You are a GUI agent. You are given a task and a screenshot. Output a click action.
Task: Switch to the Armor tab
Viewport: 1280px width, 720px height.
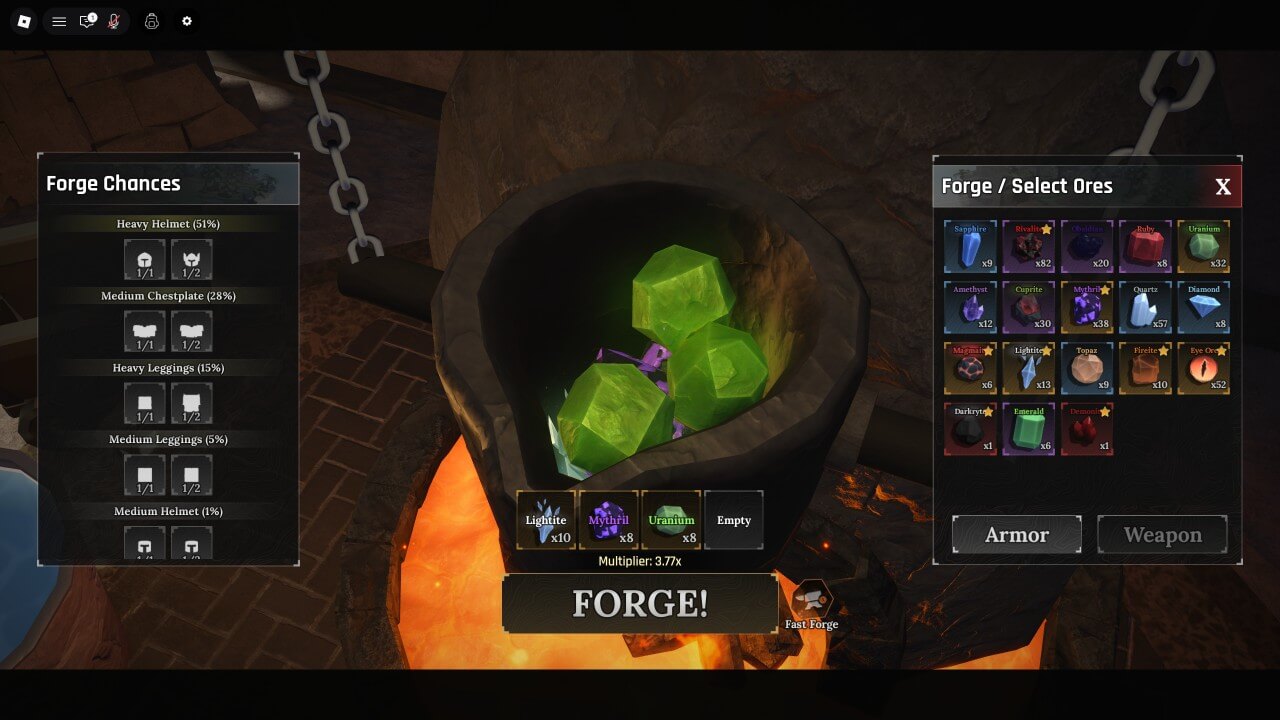tap(1016, 535)
